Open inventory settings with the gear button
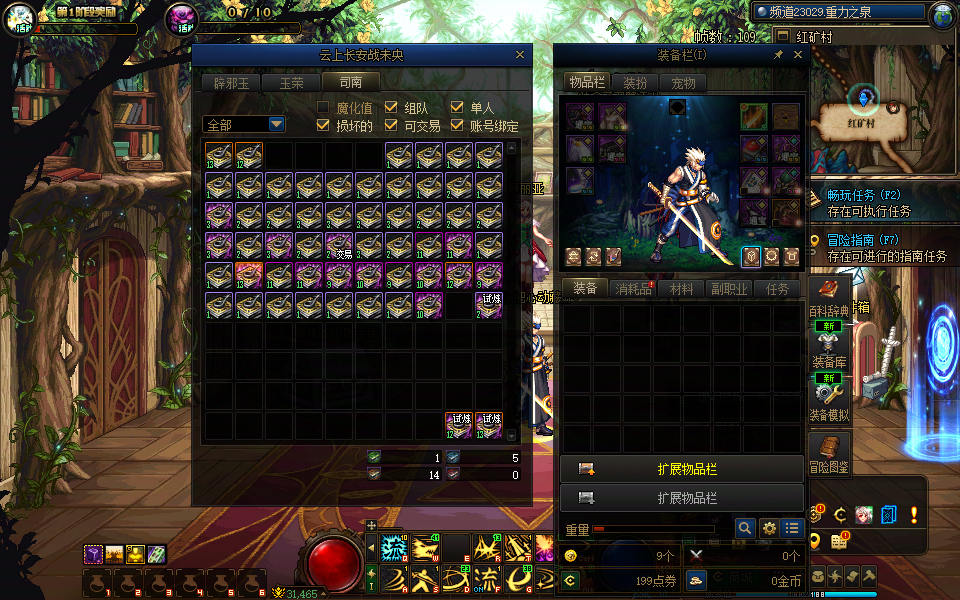Viewport: 960px width, 600px height. point(769,528)
